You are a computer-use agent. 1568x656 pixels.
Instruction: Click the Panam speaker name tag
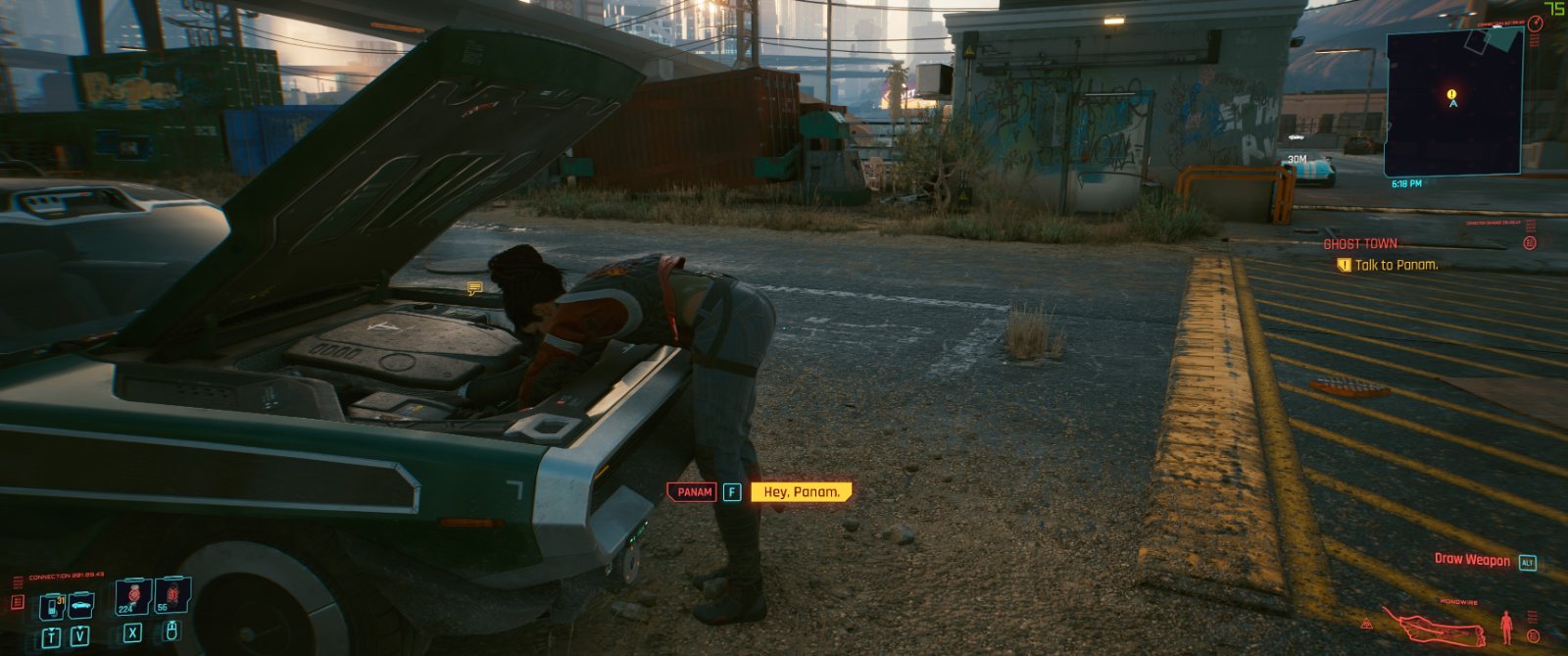click(x=693, y=492)
